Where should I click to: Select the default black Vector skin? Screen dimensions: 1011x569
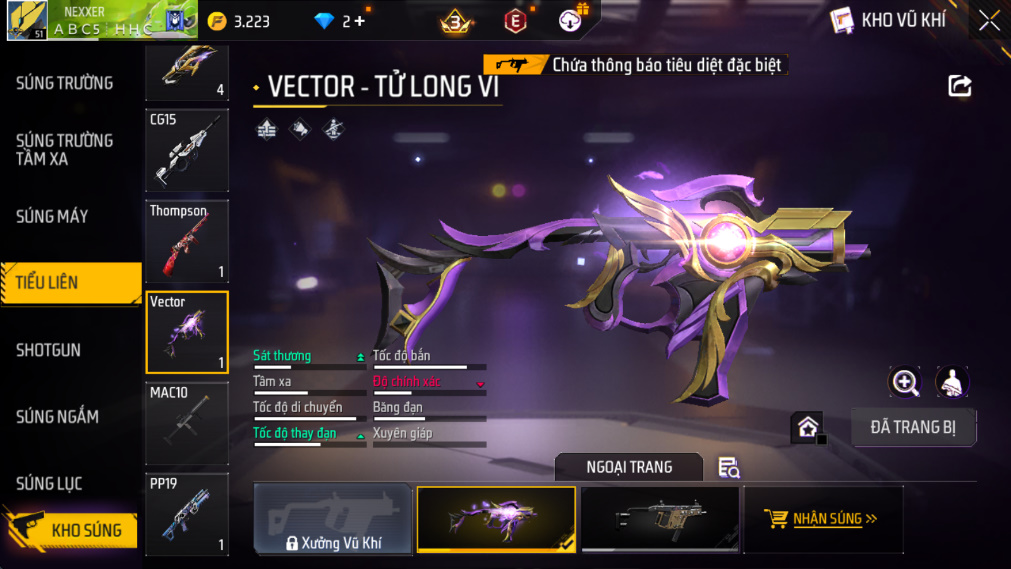[x=659, y=519]
